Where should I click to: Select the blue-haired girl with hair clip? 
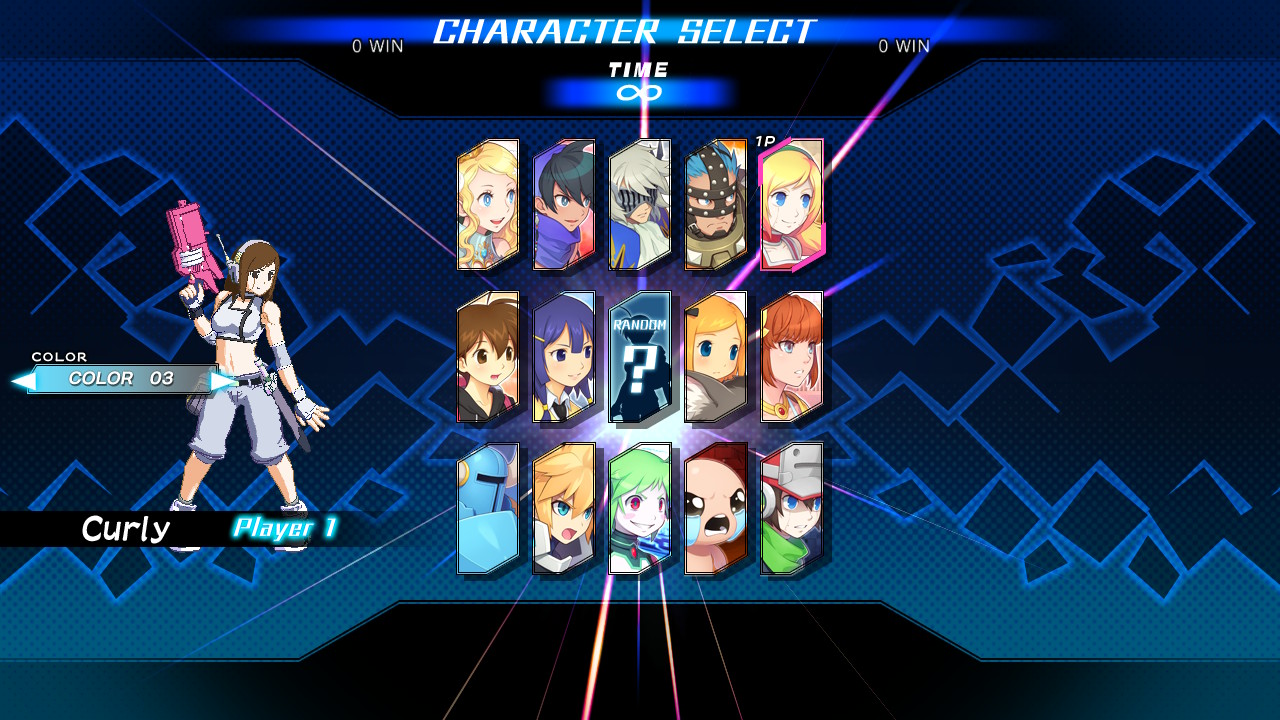[564, 357]
